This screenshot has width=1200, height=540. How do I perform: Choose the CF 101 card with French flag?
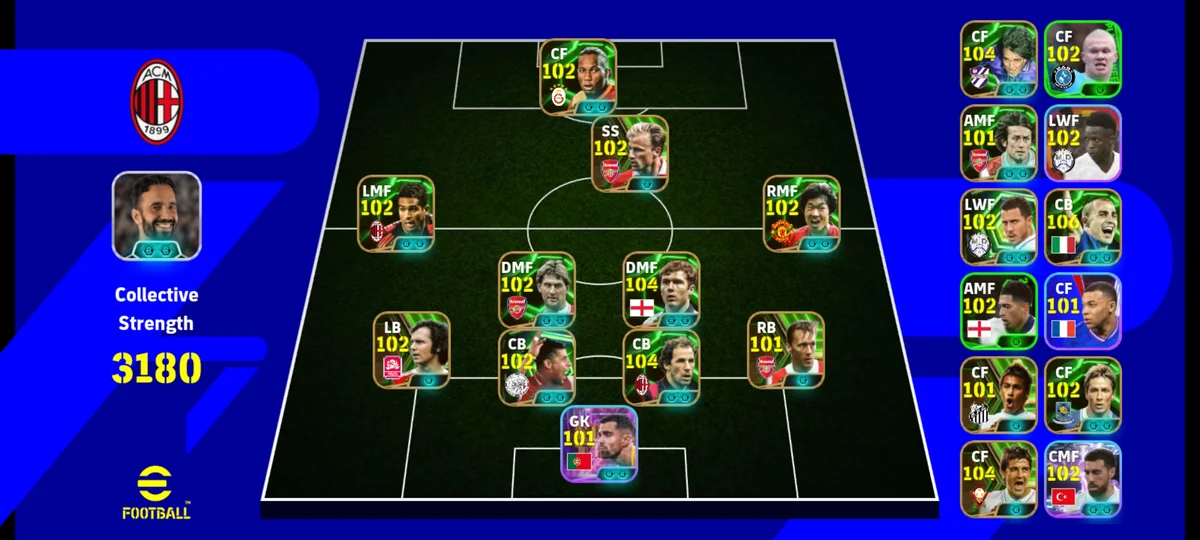point(1083,311)
